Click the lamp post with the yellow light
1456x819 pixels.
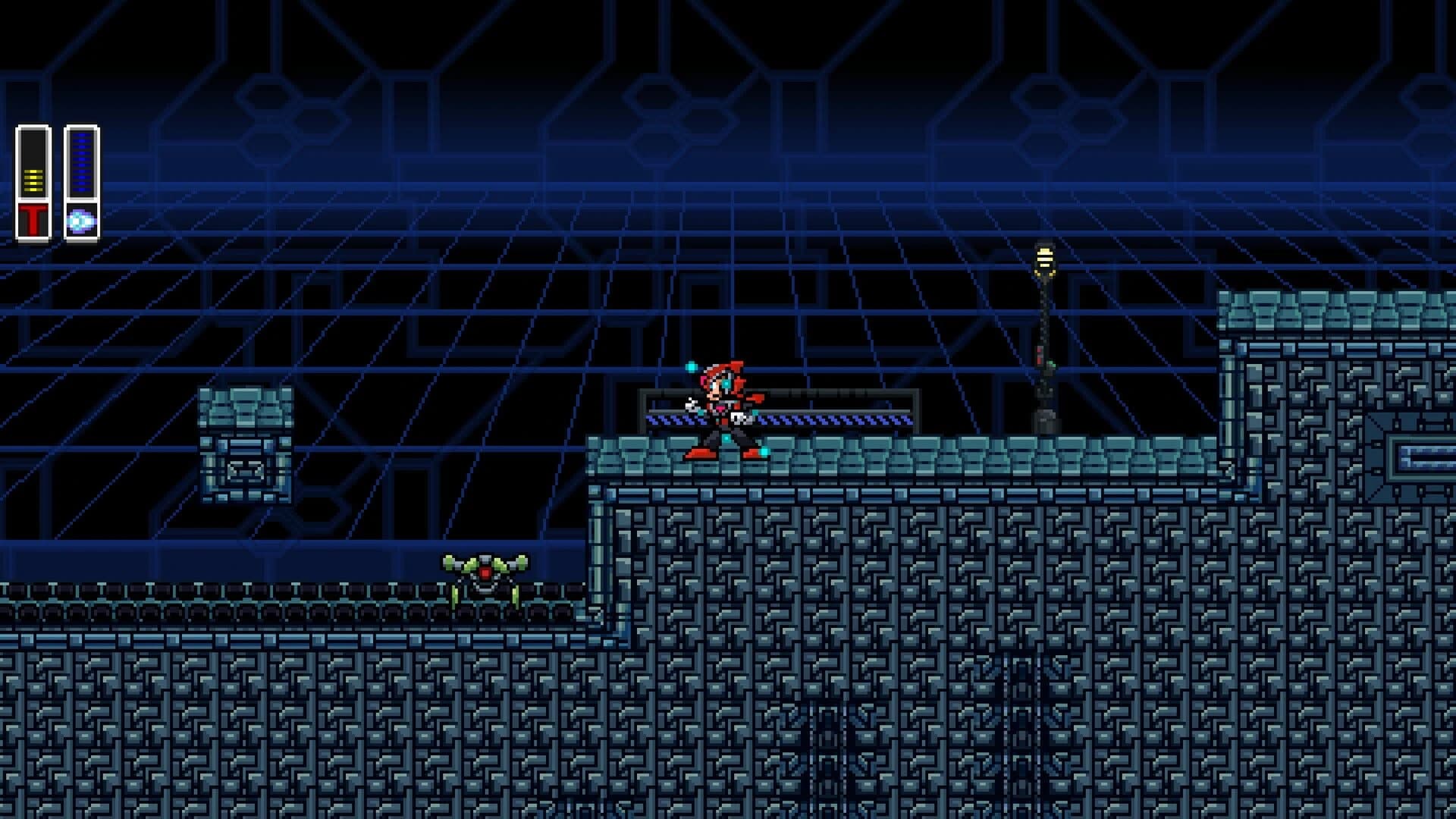[1045, 258]
